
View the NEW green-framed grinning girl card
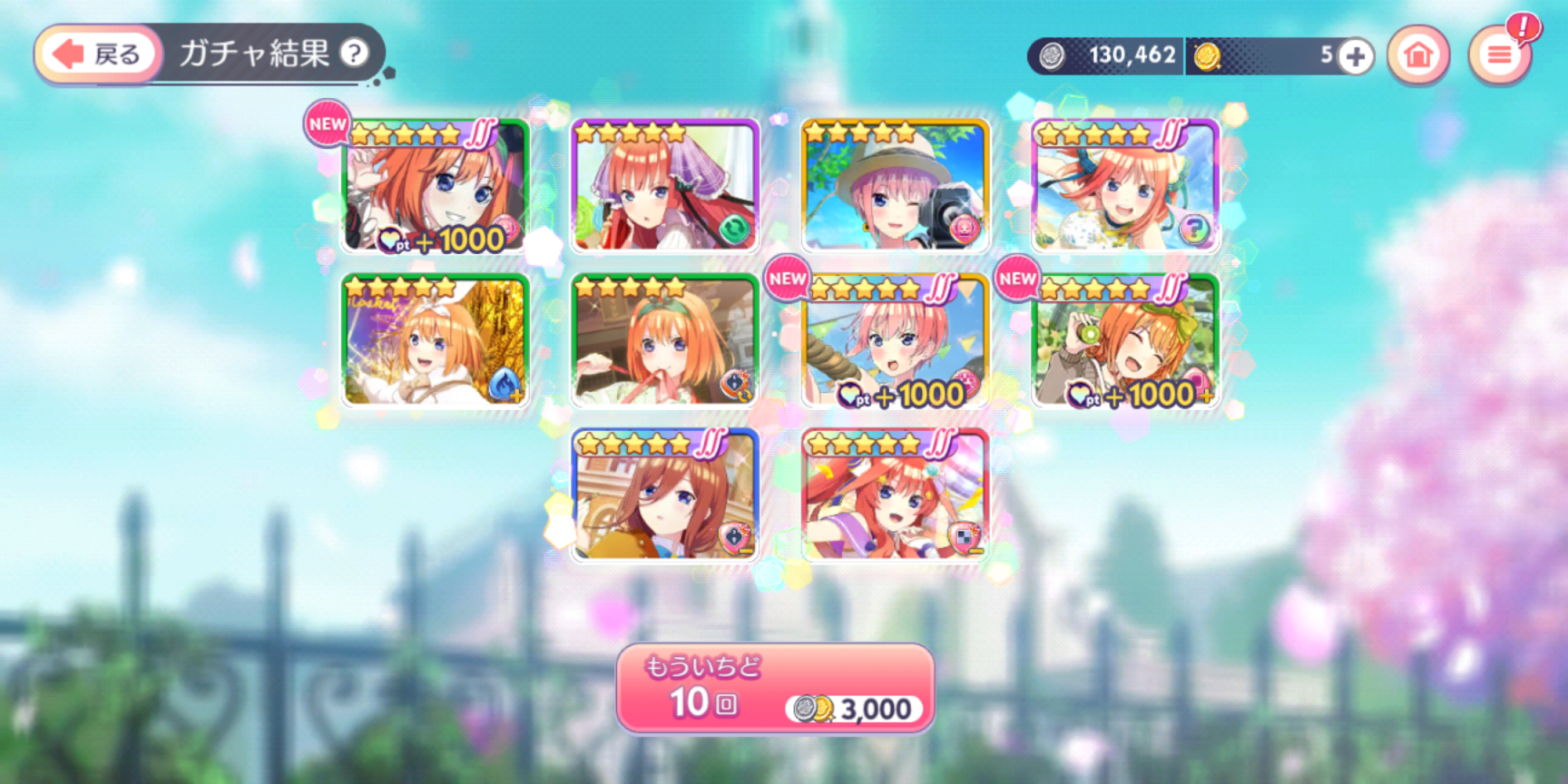click(435, 186)
